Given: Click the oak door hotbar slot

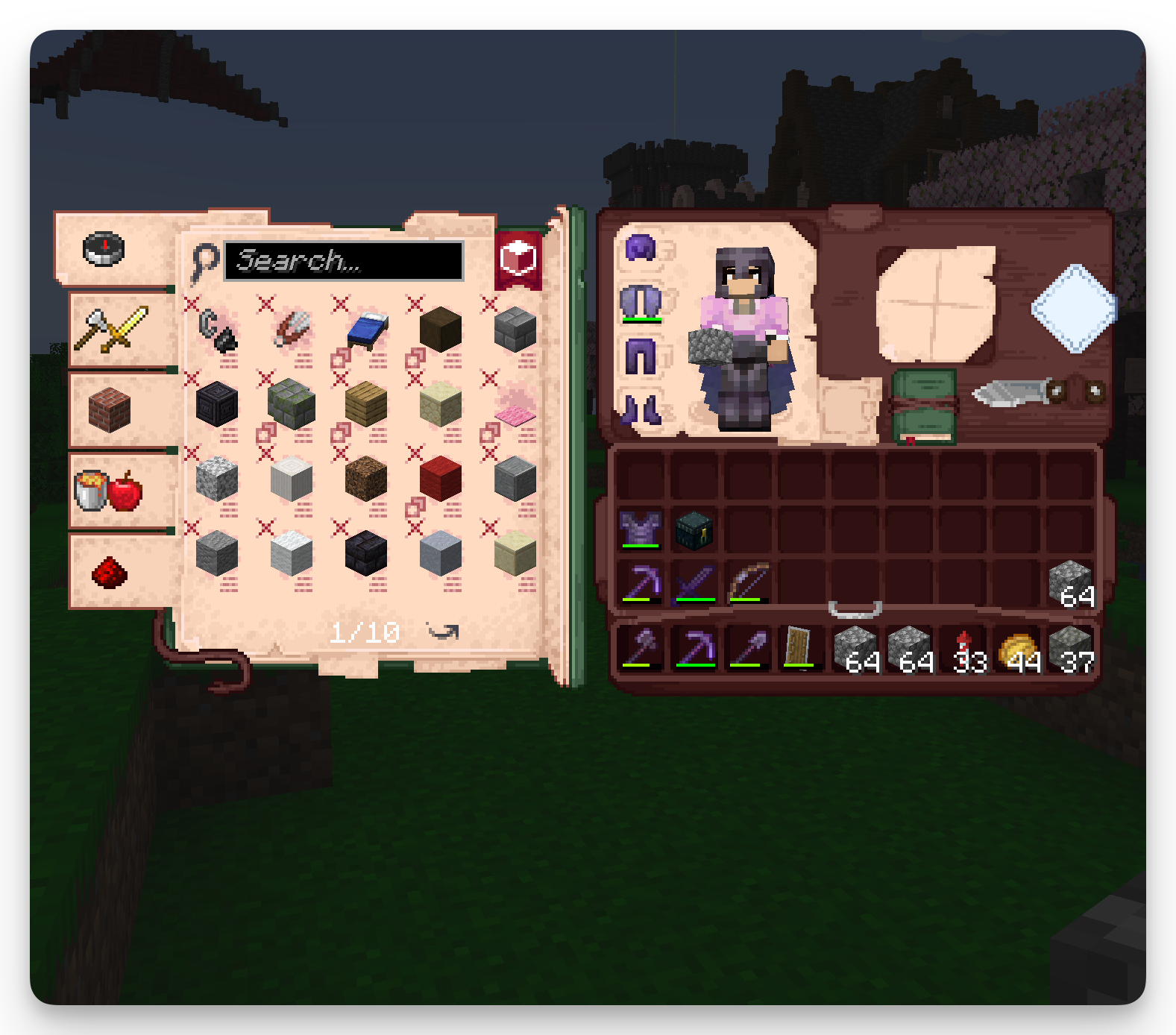Looking at the screenshot, I should pos(798,647).
